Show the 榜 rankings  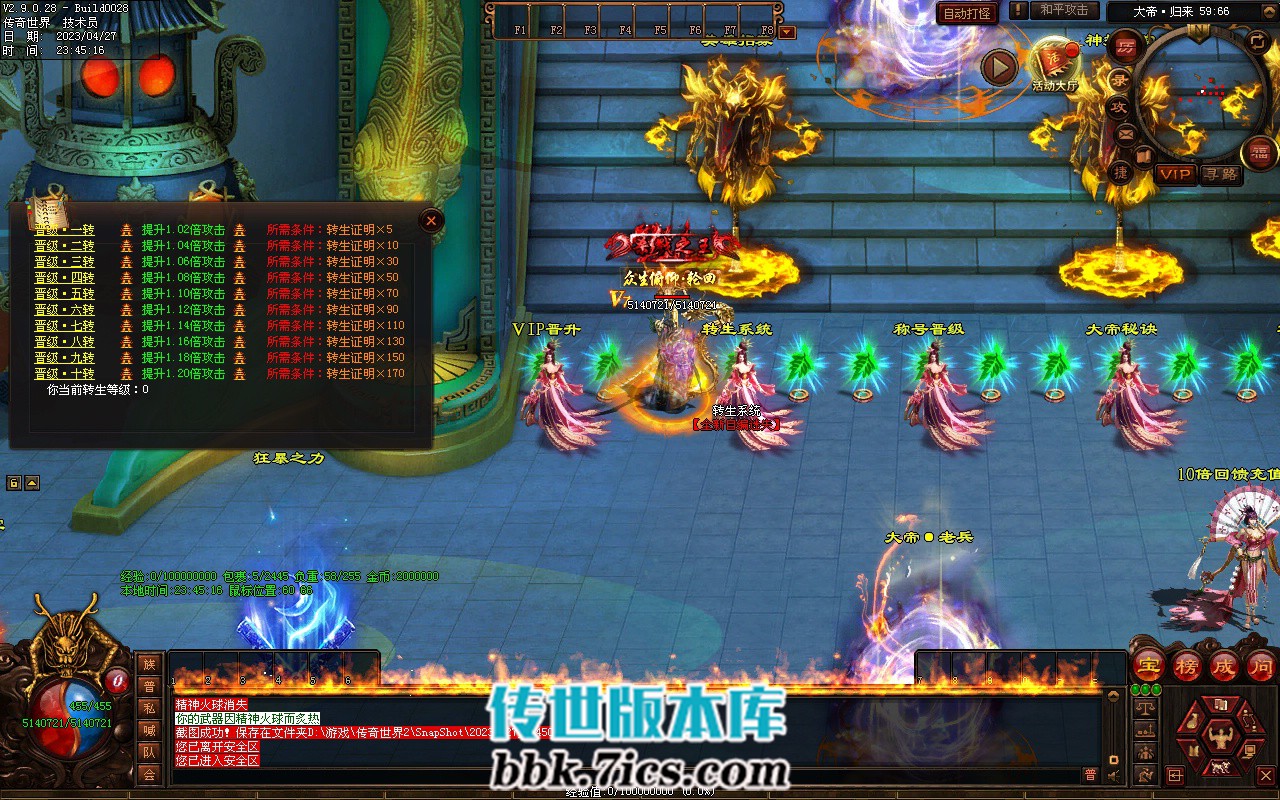(x=1186, y=665)
